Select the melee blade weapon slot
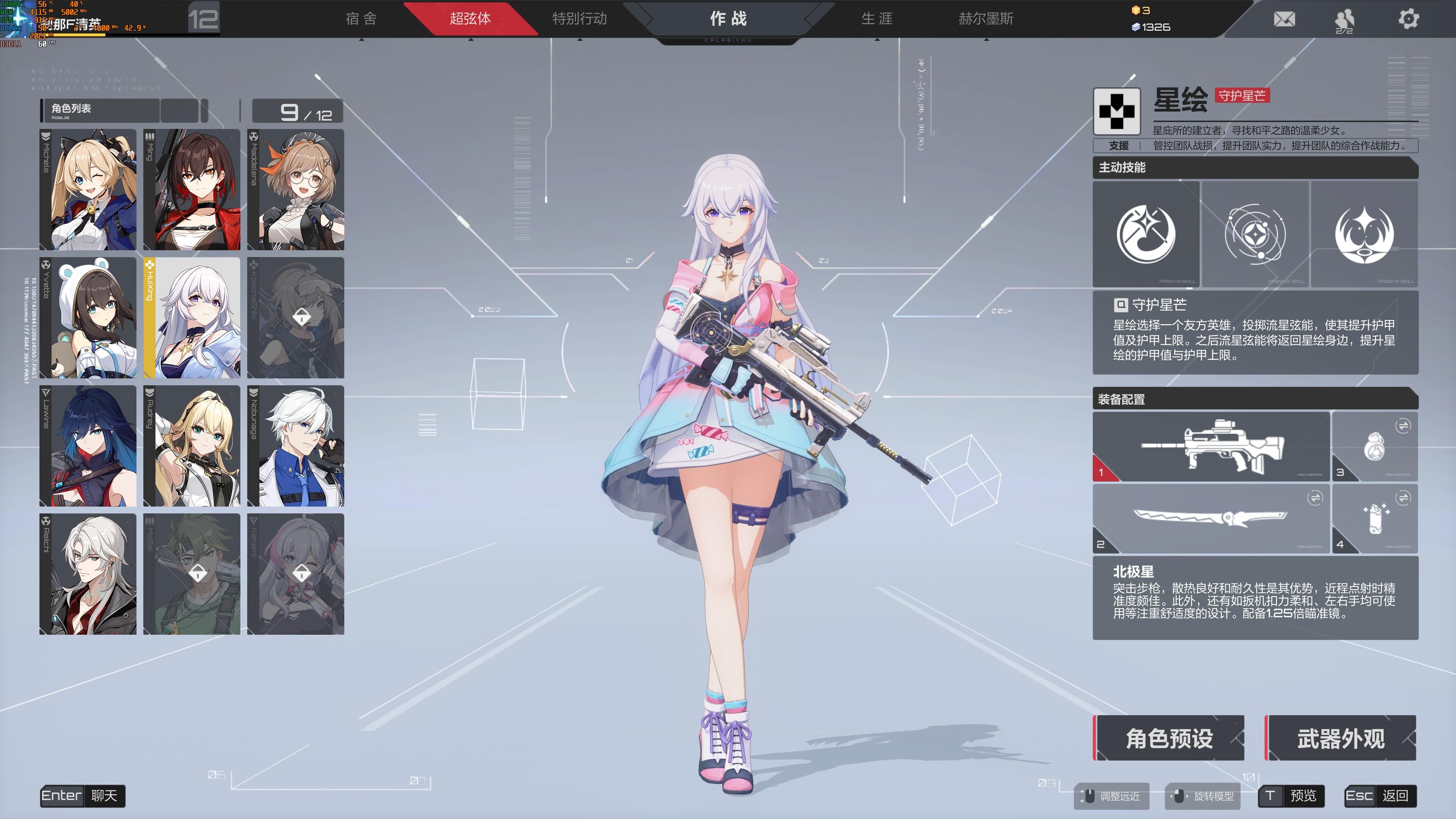Viewport: 1456px width, 819px height. [x=1211, y=518]
